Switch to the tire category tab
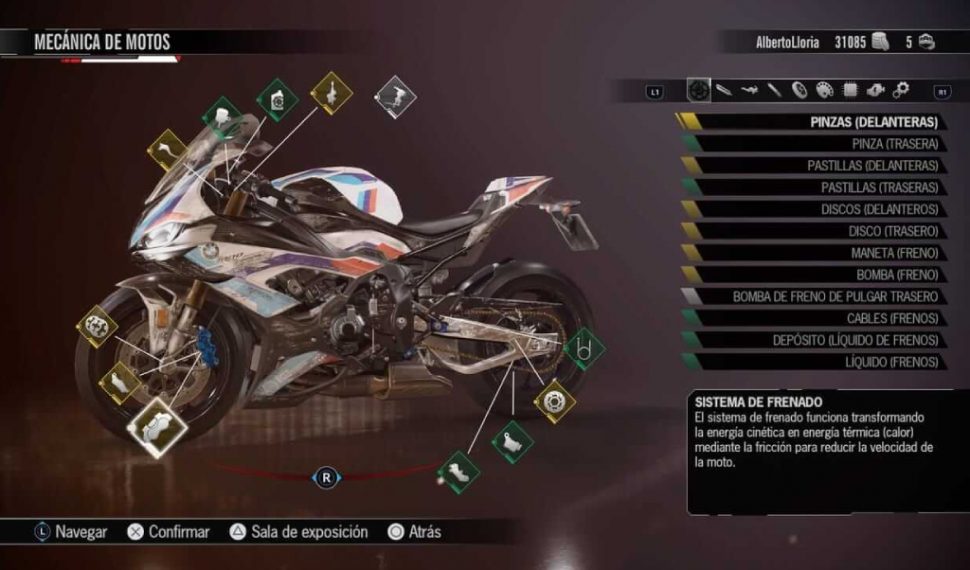Screen dimensions: 970x570 799,91
